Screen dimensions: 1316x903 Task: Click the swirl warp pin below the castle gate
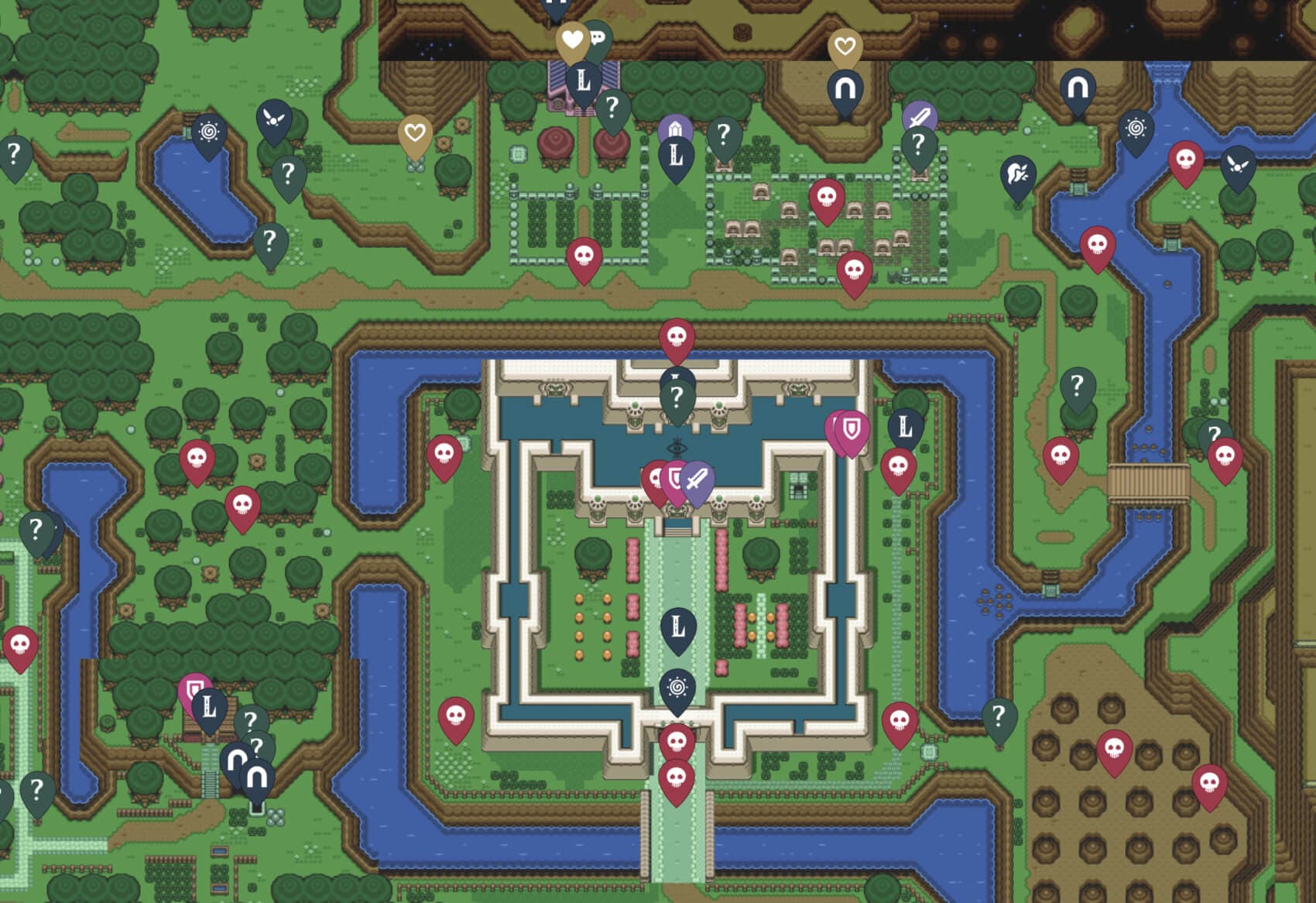677,685
